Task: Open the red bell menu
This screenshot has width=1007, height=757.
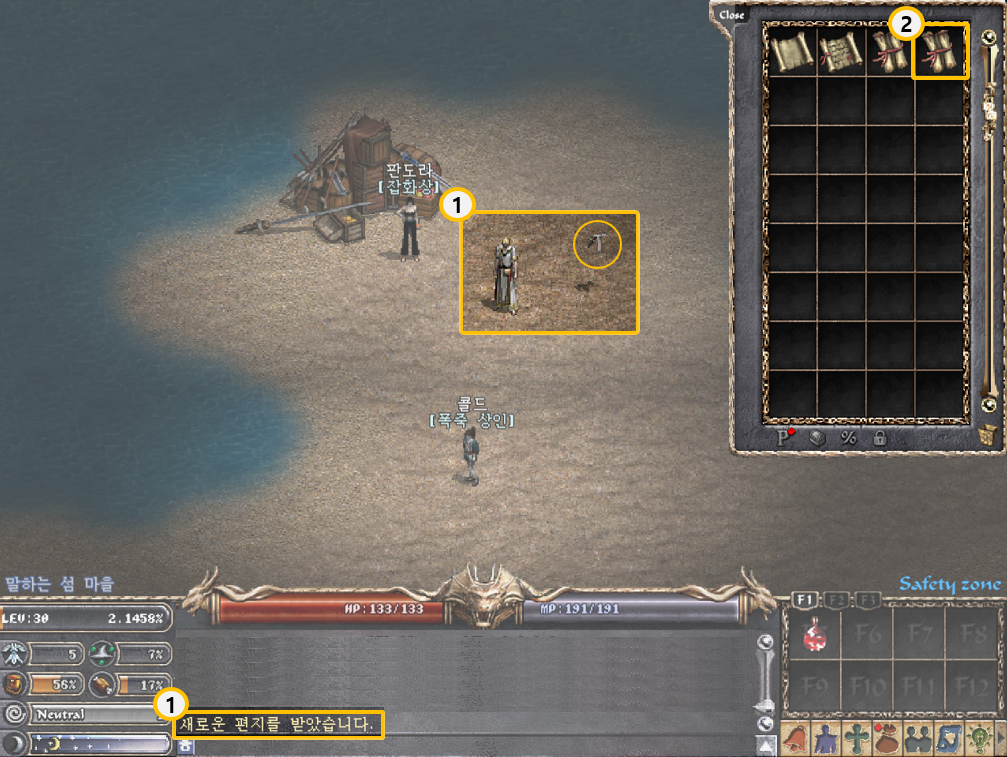Action: pos(796,738)
